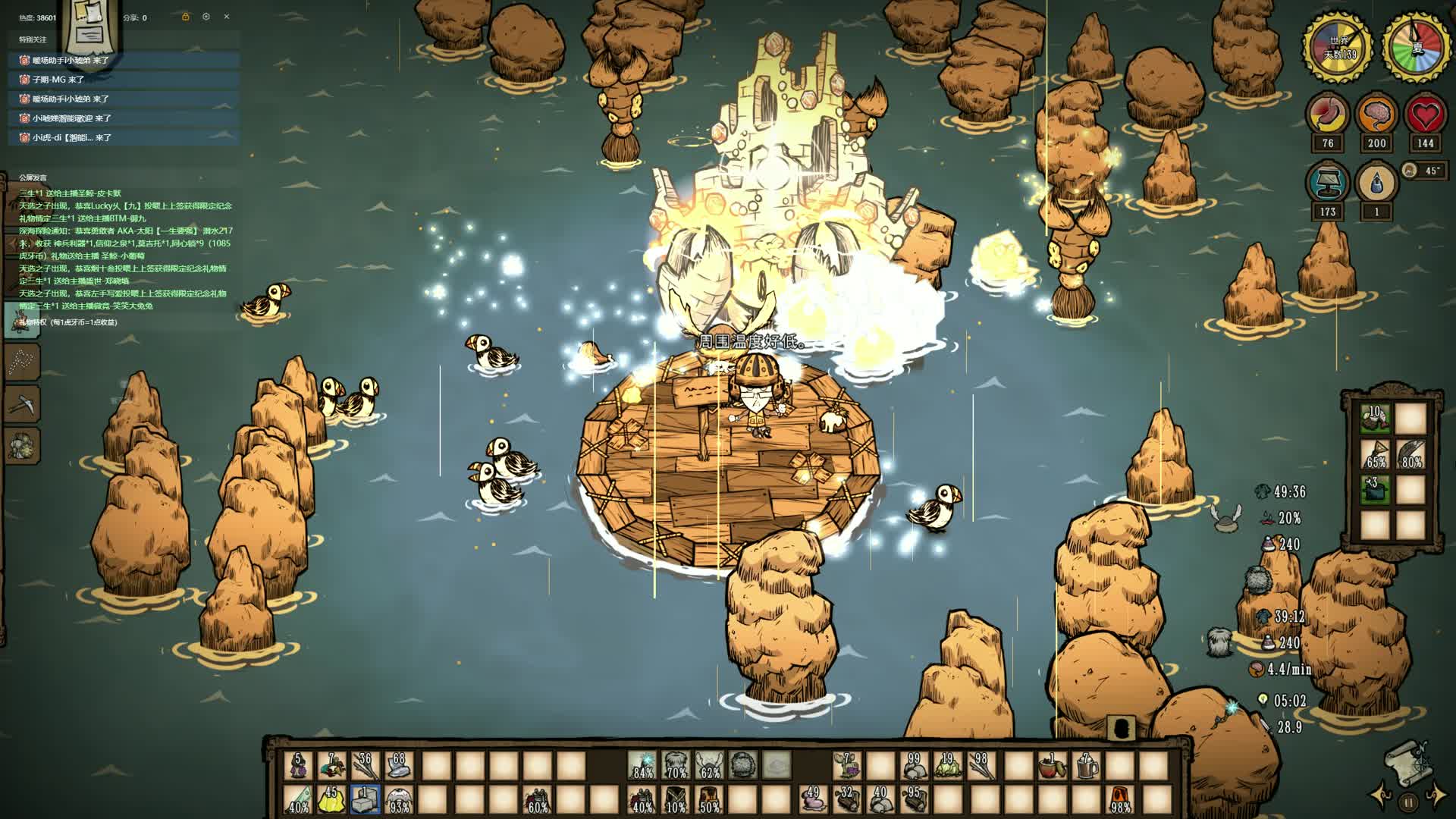Select the crock pot slot in container
This screenshot has height=819, width=1456.
click(1375, 488)
